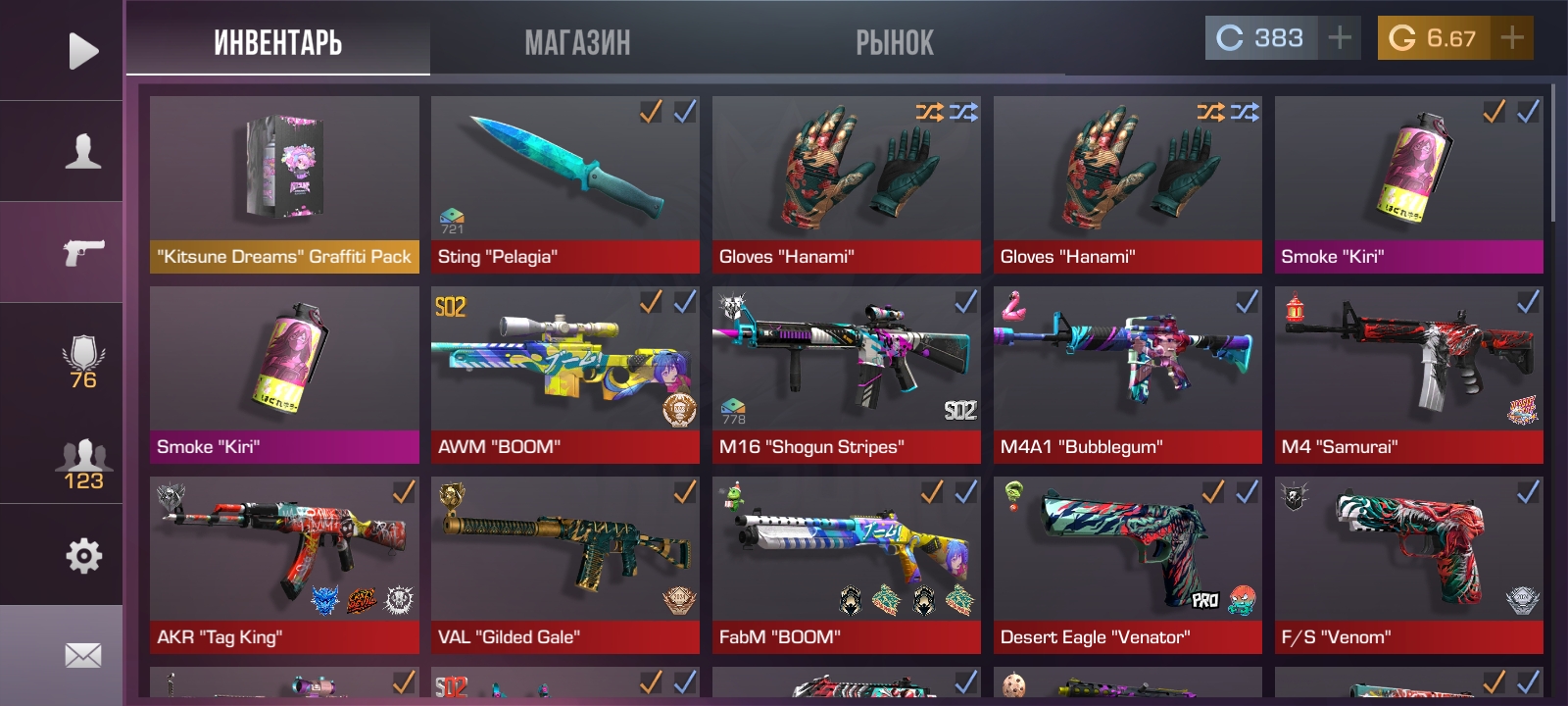Screen dimensions: 1568x706
Task: Pick the M16 "Shogun Stripes" item
Action: tap(846, 374)
